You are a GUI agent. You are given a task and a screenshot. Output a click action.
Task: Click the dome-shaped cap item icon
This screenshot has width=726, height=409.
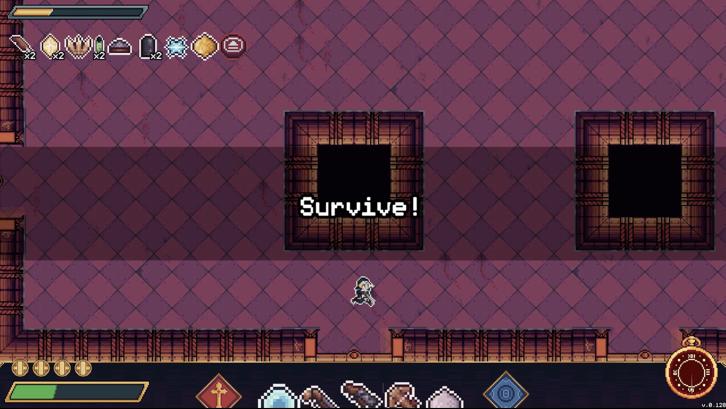[120, 46]
